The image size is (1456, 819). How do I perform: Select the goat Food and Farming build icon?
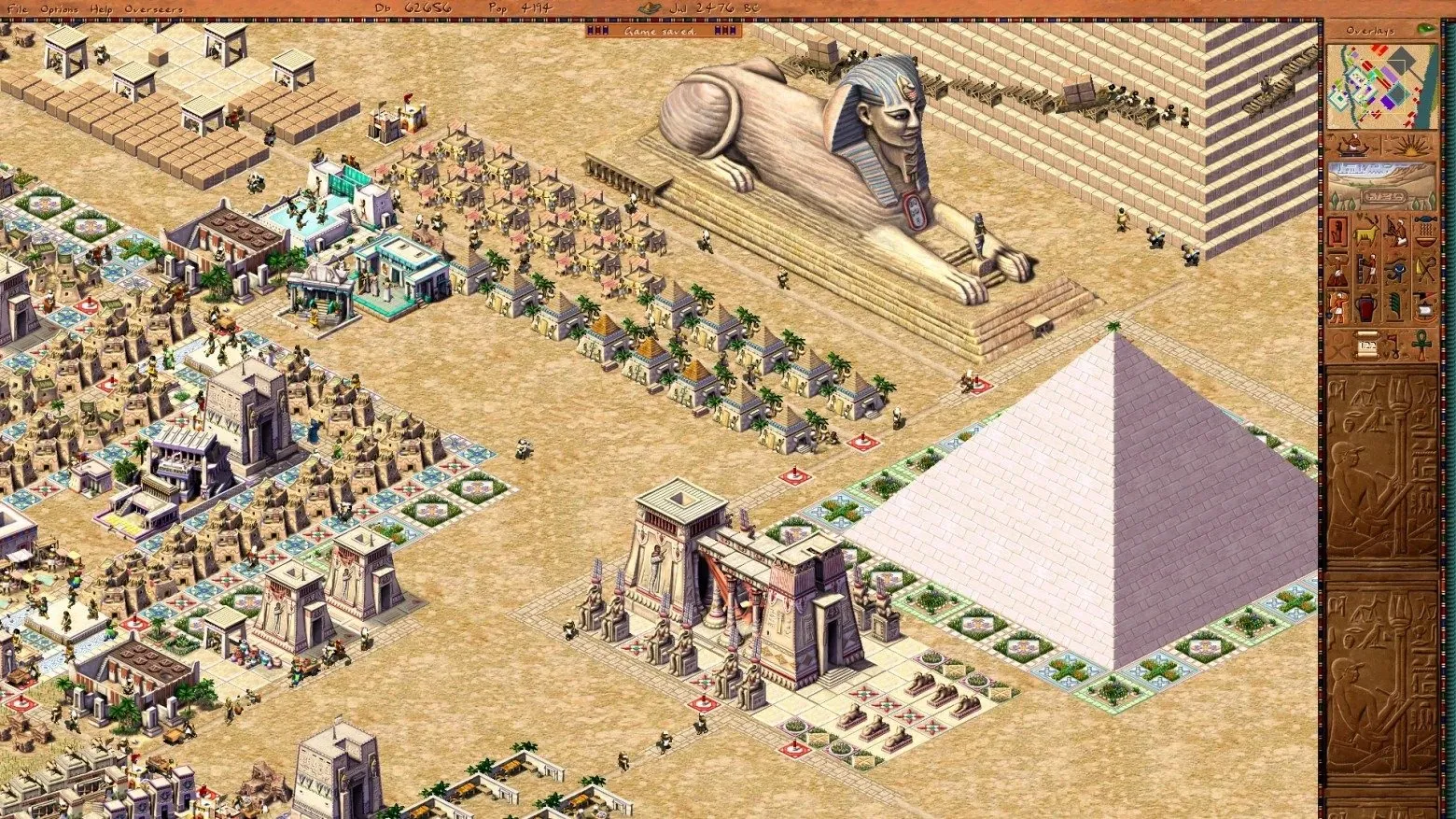pyautogui.click(x=1367, y=232)
